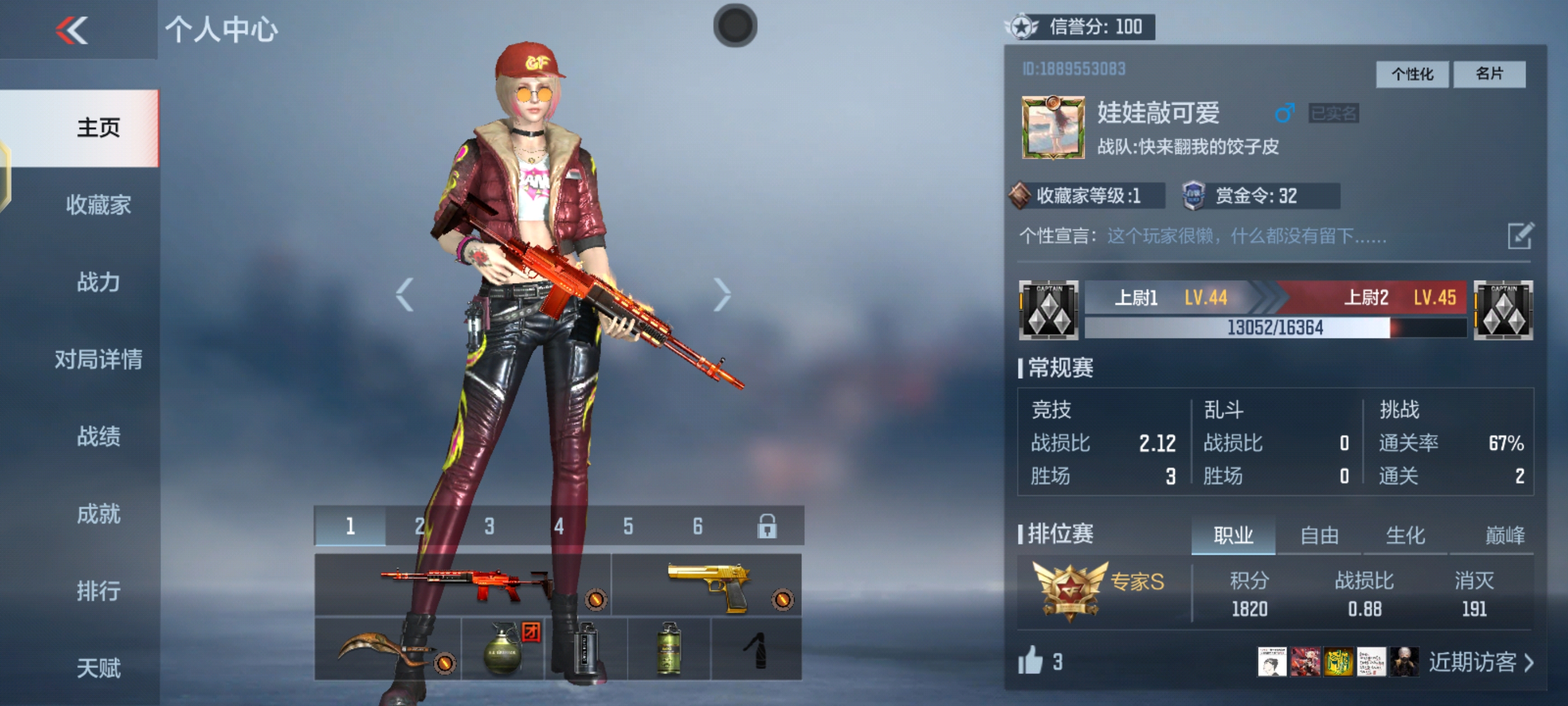Switch ranked stats to 生化 tab
This screenshot has height=706, width=1568.
1405,536
